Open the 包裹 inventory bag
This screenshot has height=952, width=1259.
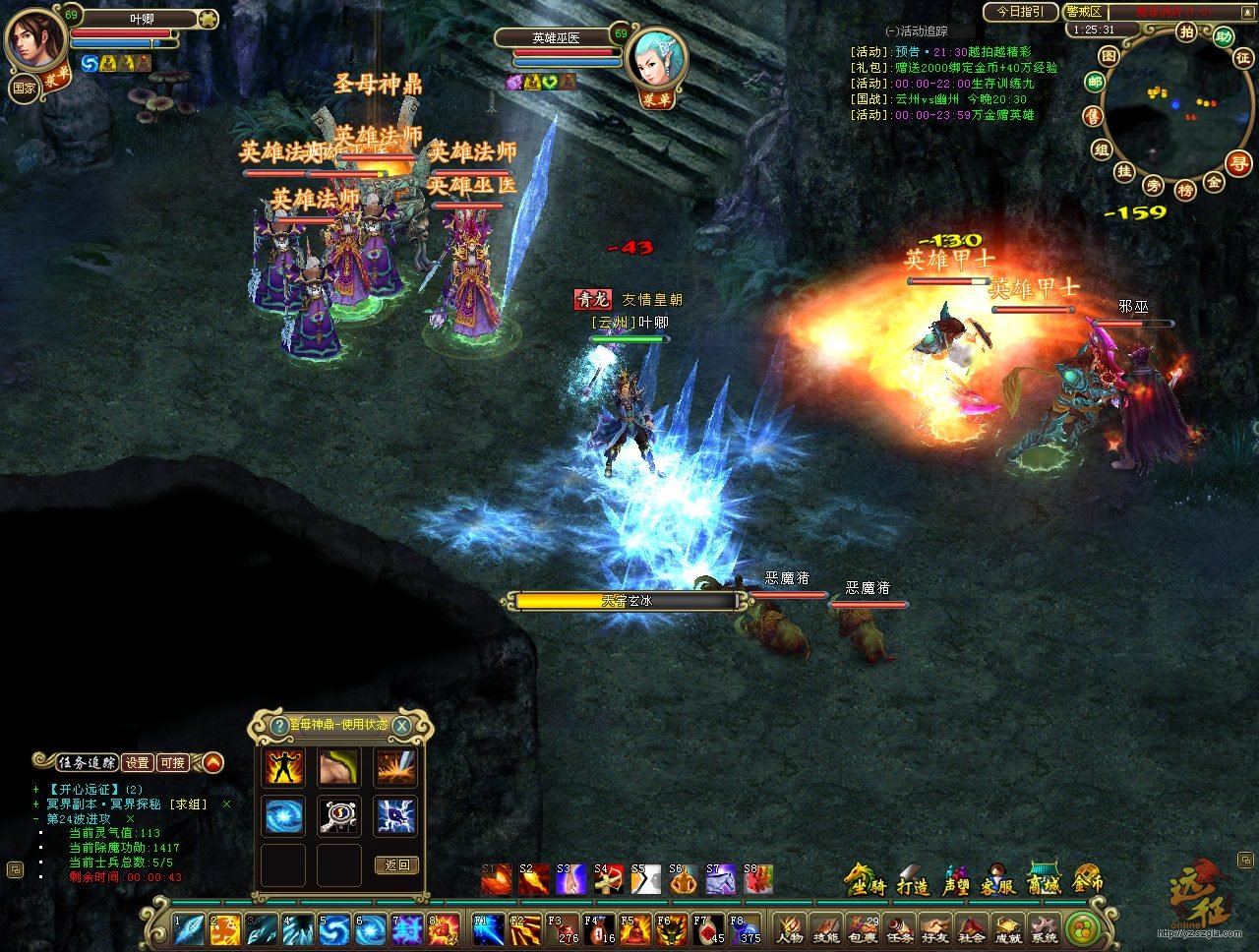coord(862,927)
